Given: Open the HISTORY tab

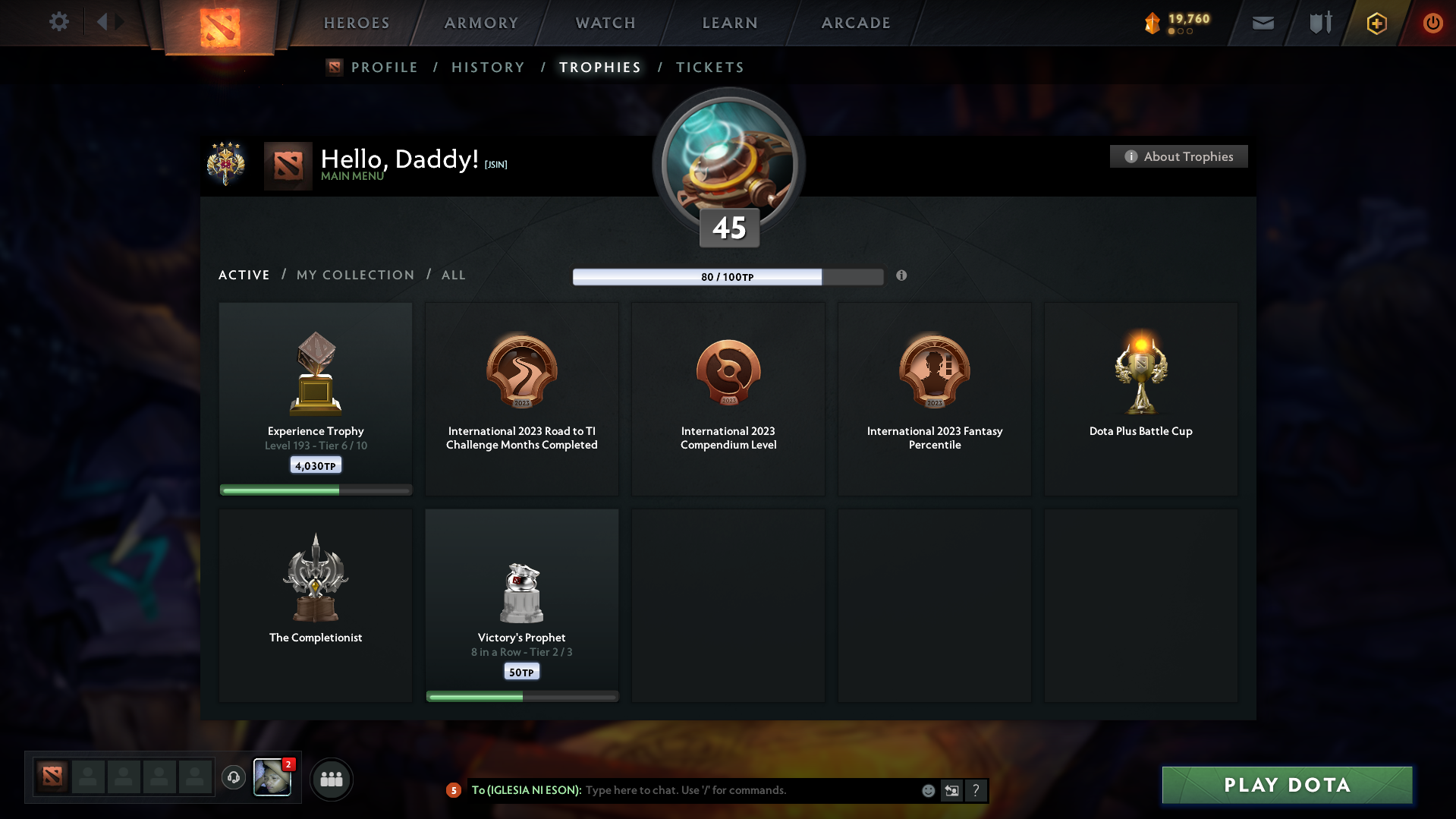Looking at the screenshot, I should pyautogui.click(x=488, y=67).
